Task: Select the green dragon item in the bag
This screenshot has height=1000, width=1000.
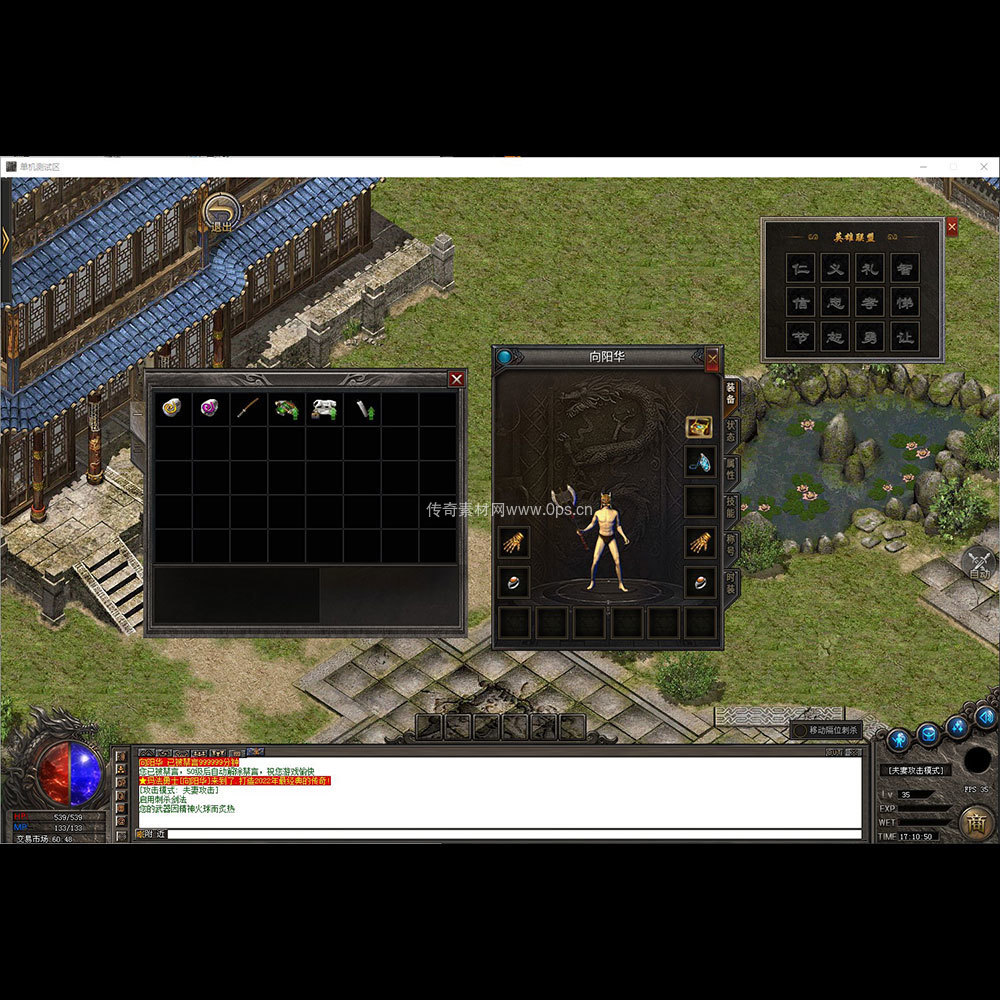Action: (x=286, y=408)
